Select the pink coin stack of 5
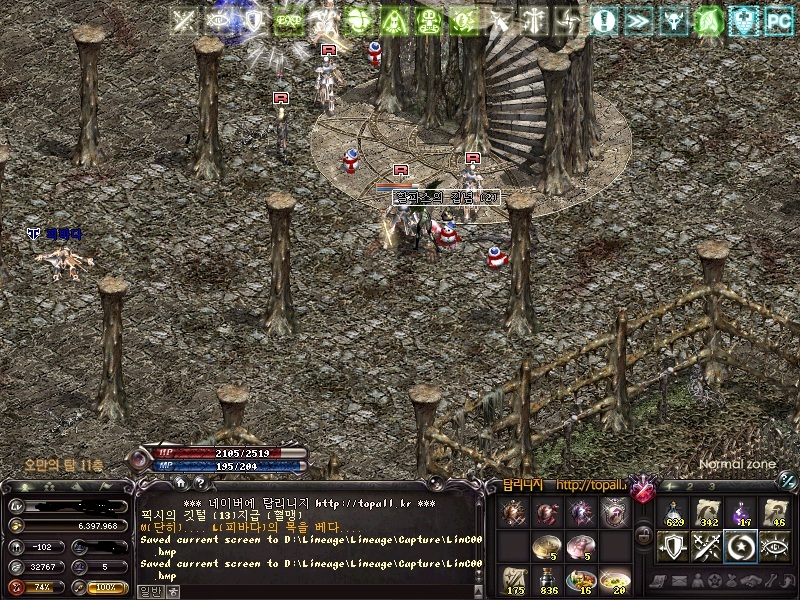The width and height of the screenshot is (800, 600). point(582,546)
